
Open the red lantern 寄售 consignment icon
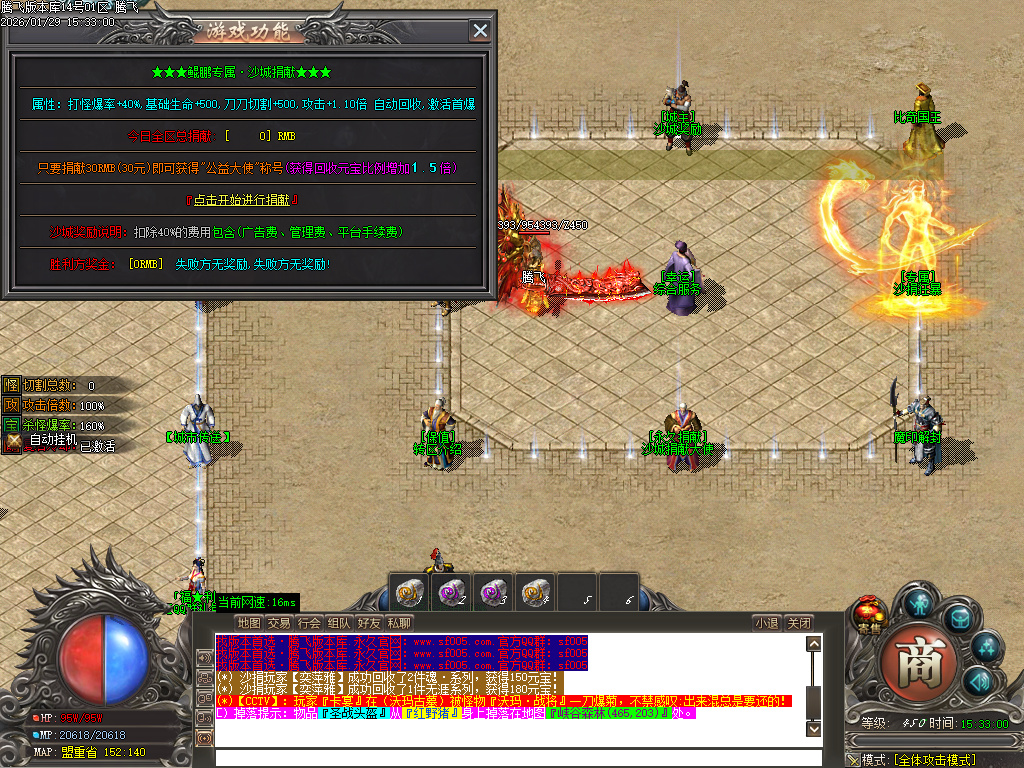pos(869,612)
